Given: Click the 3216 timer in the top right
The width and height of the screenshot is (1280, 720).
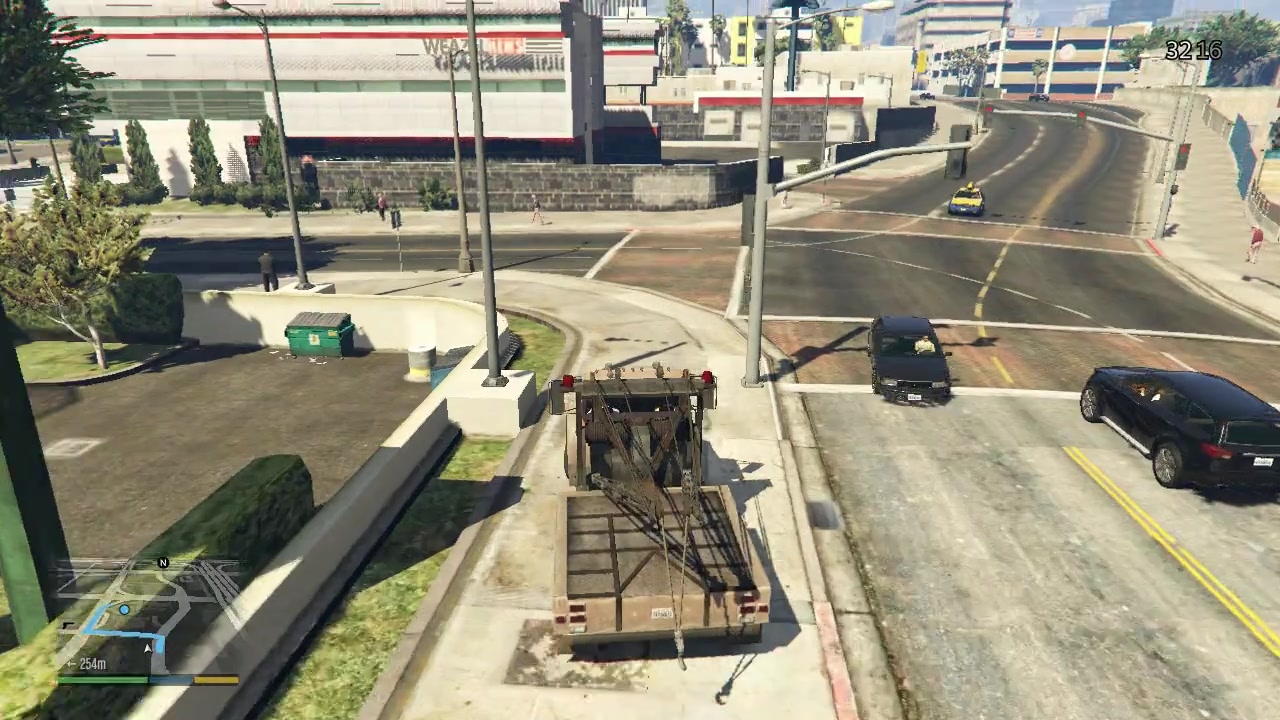Looking at the screenshot, I should pos(1192,51).
